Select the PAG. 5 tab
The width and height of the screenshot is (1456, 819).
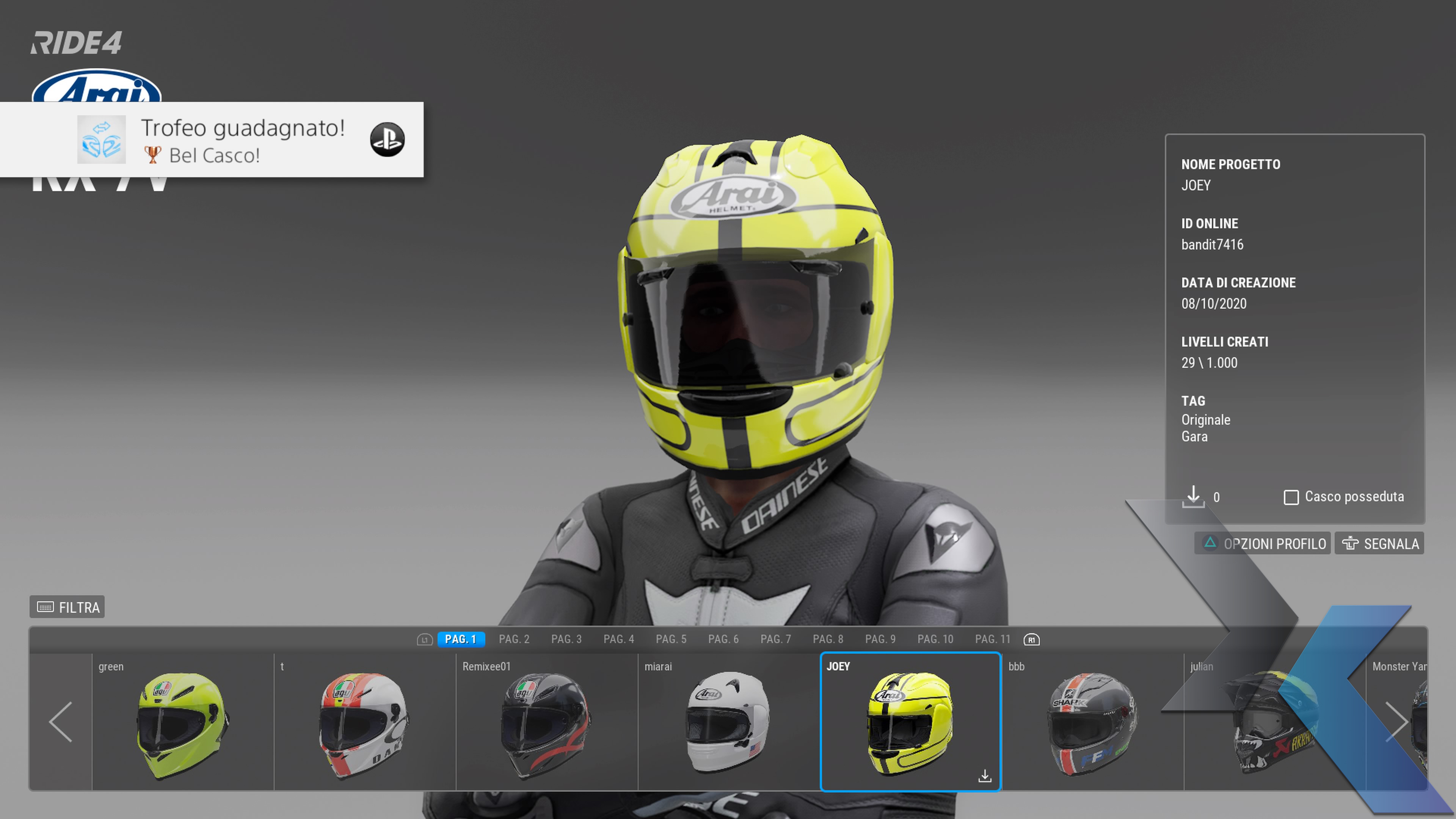click(671, 639)
